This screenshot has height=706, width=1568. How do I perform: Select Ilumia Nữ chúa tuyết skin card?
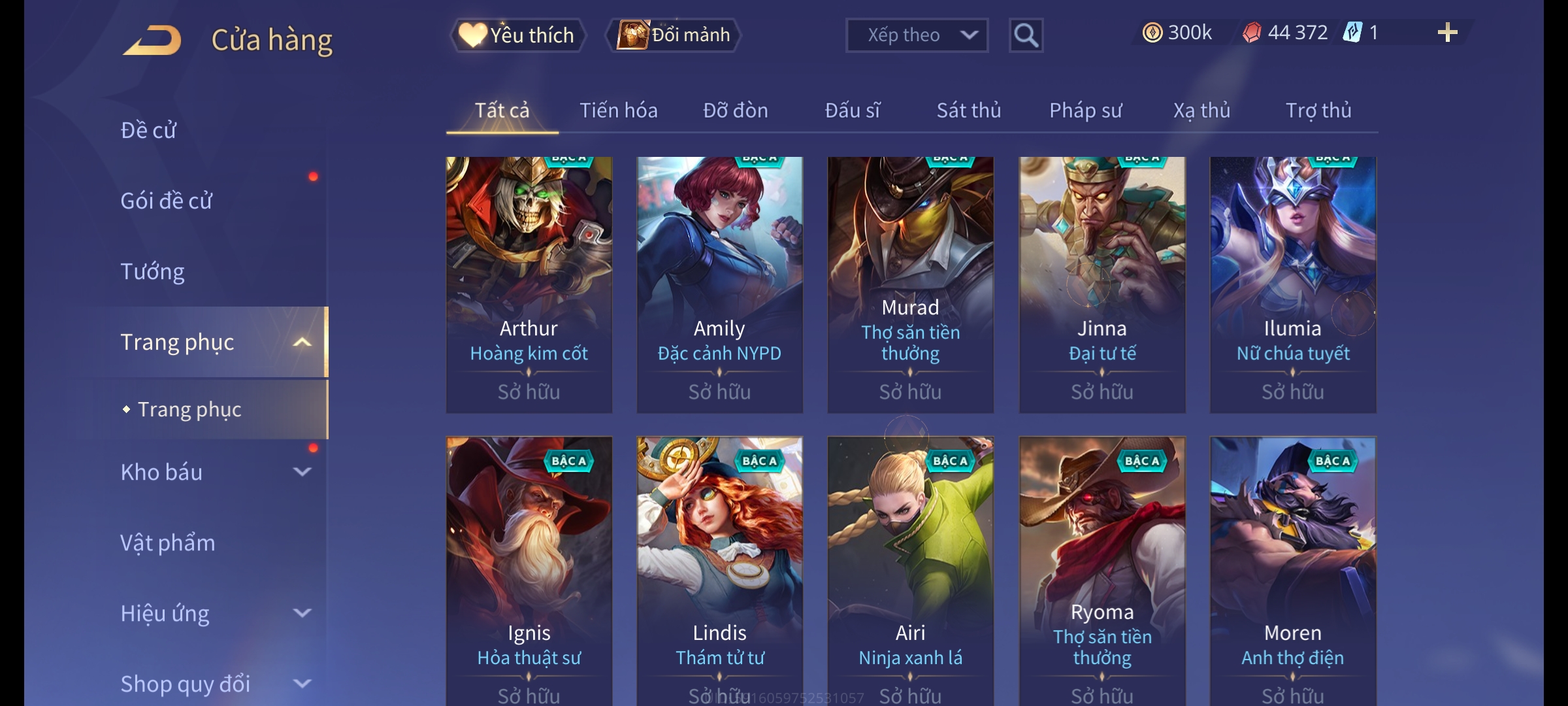[x=1292, y=284]
